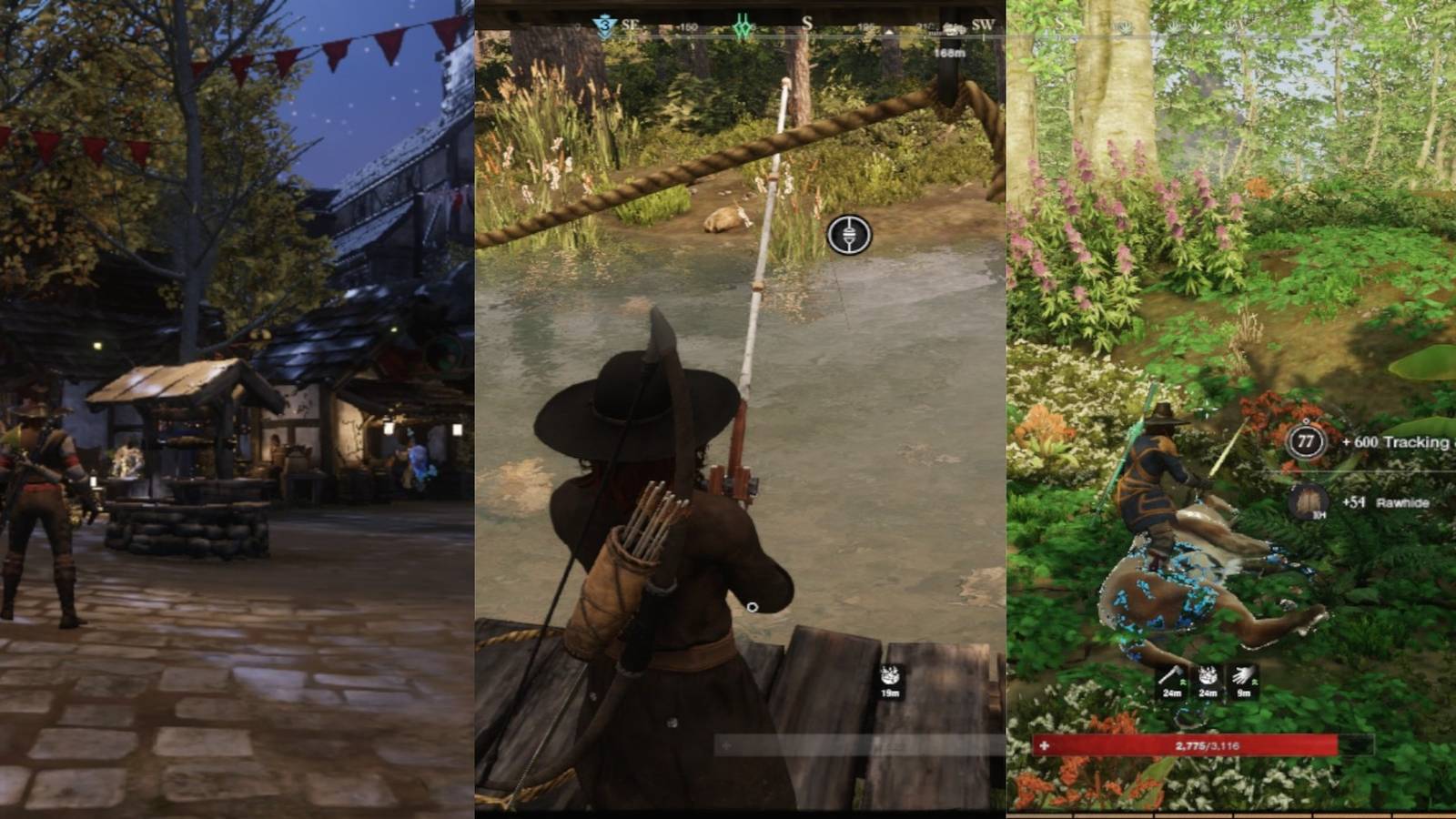The height and width of the screenshot is (819, 1456).
Task: Select the hatchet tool icon showing 24m
Action: click(x=1173, y=675)
